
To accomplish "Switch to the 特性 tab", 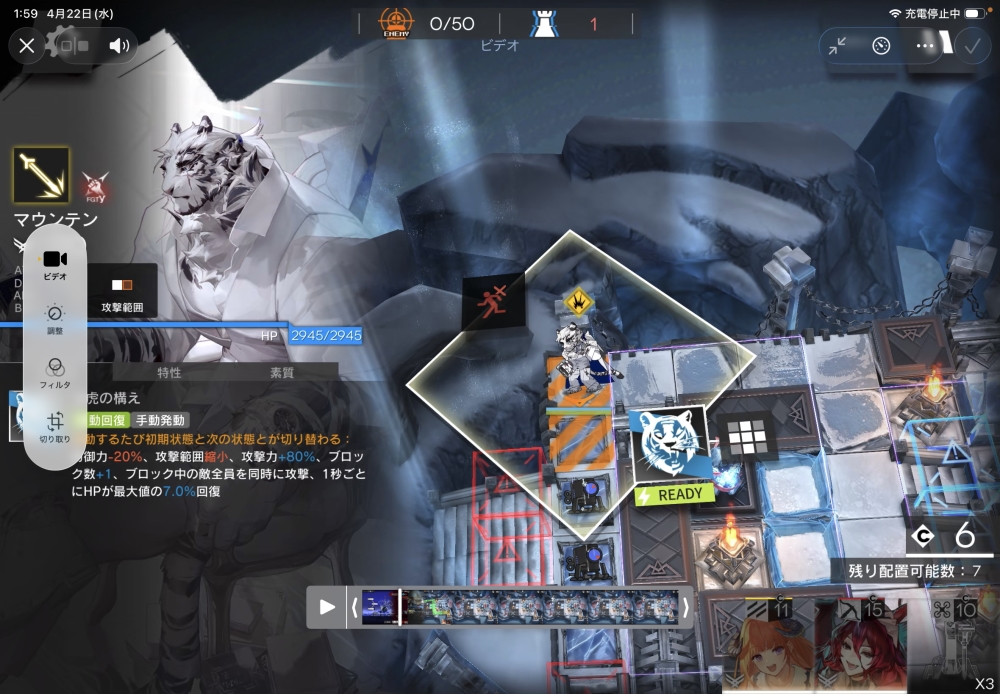I will 169,373.
